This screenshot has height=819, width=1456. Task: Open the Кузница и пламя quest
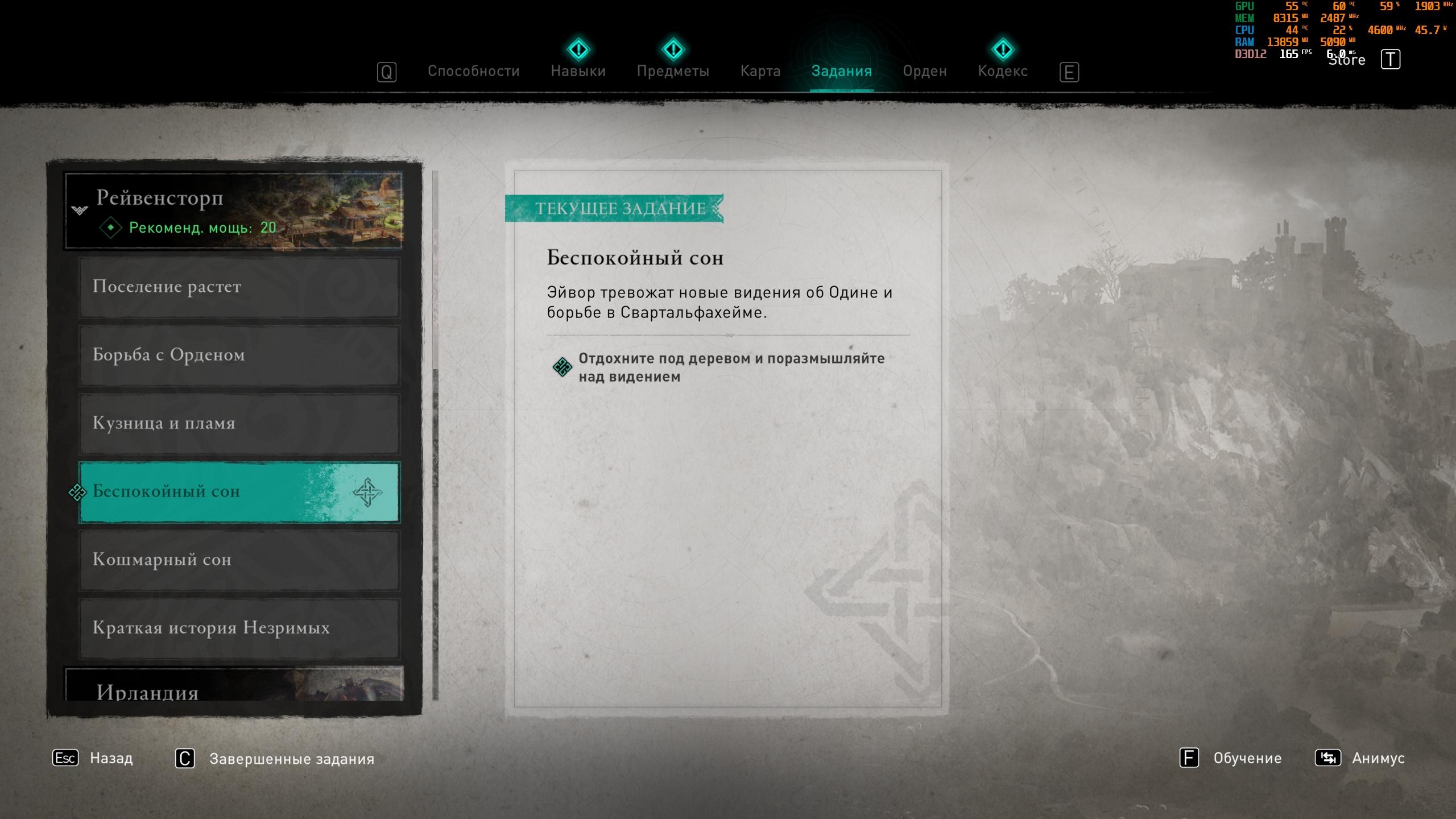pyautogui.click(x=239, y=423)
